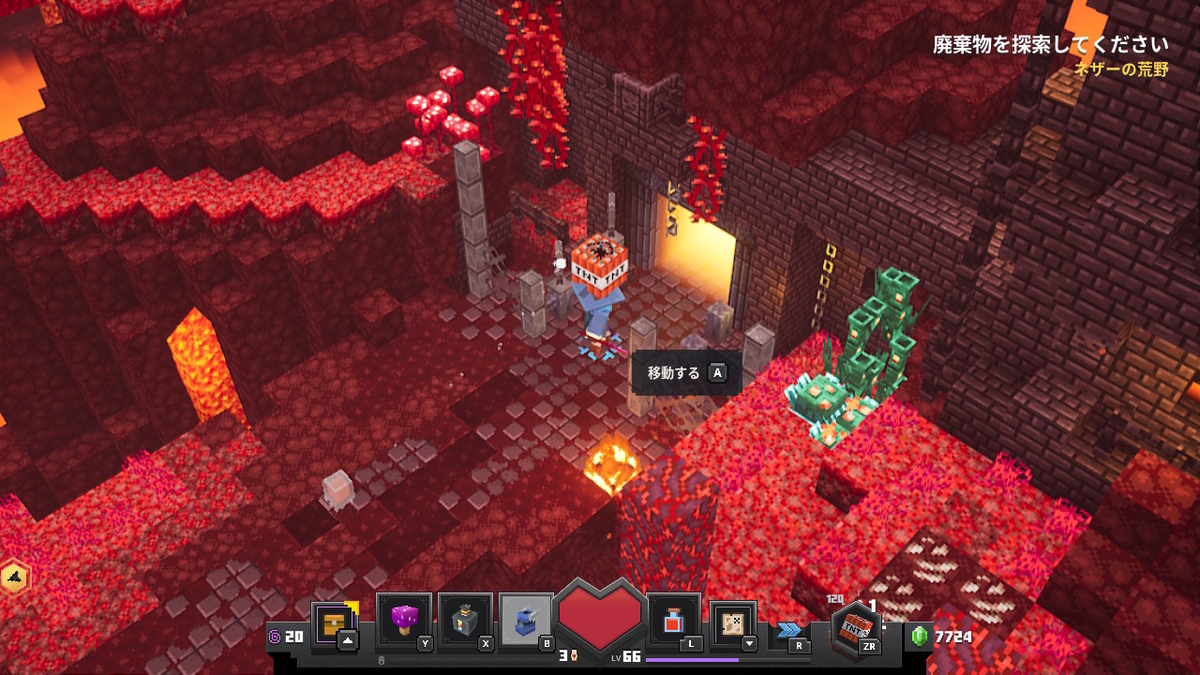Viewport: 1200px width, 675px height.
Task: Trigger the blue dodge roll arrows
Action: pyautogui.click(x=788, y=630)
